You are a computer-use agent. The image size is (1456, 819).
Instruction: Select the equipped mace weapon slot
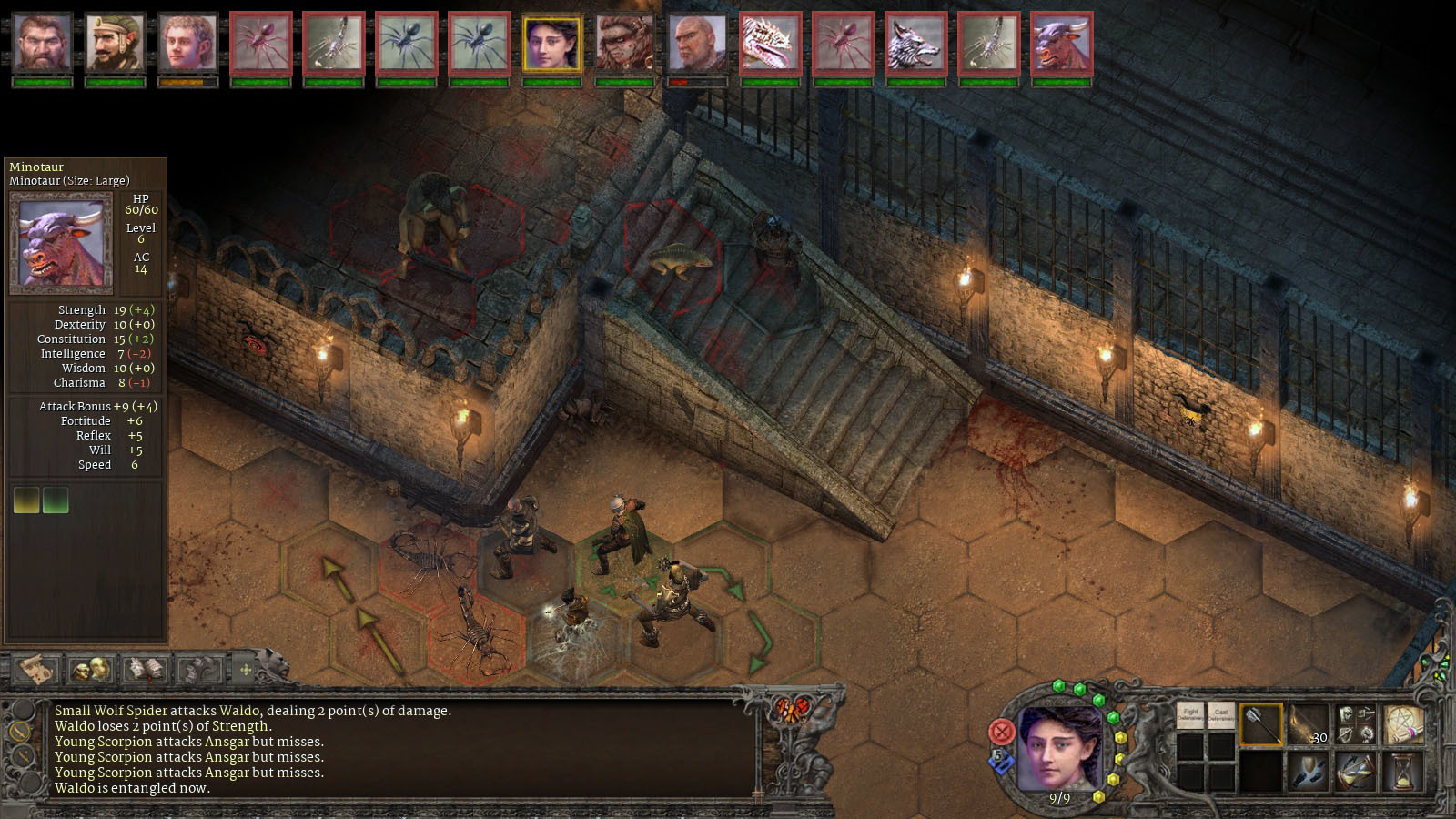tap(1260, 724)
